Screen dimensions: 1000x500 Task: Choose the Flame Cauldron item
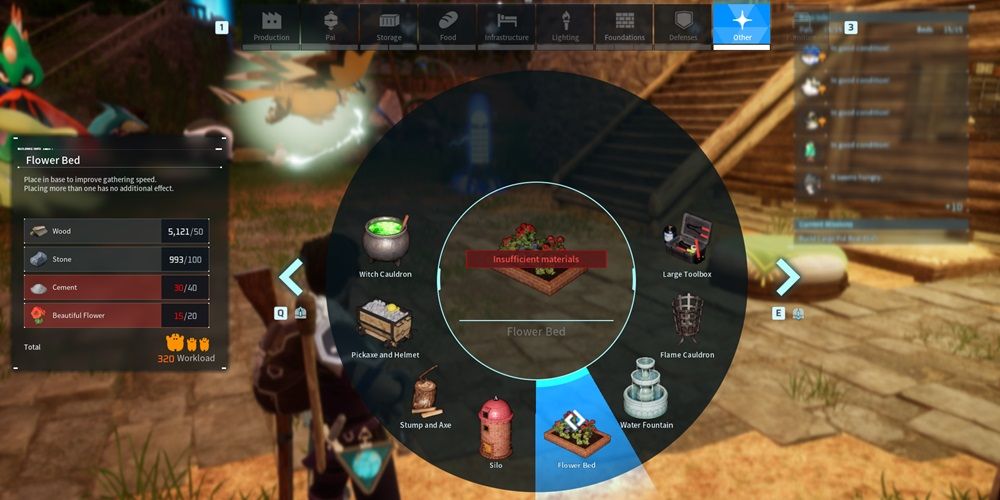click(687, 322)
